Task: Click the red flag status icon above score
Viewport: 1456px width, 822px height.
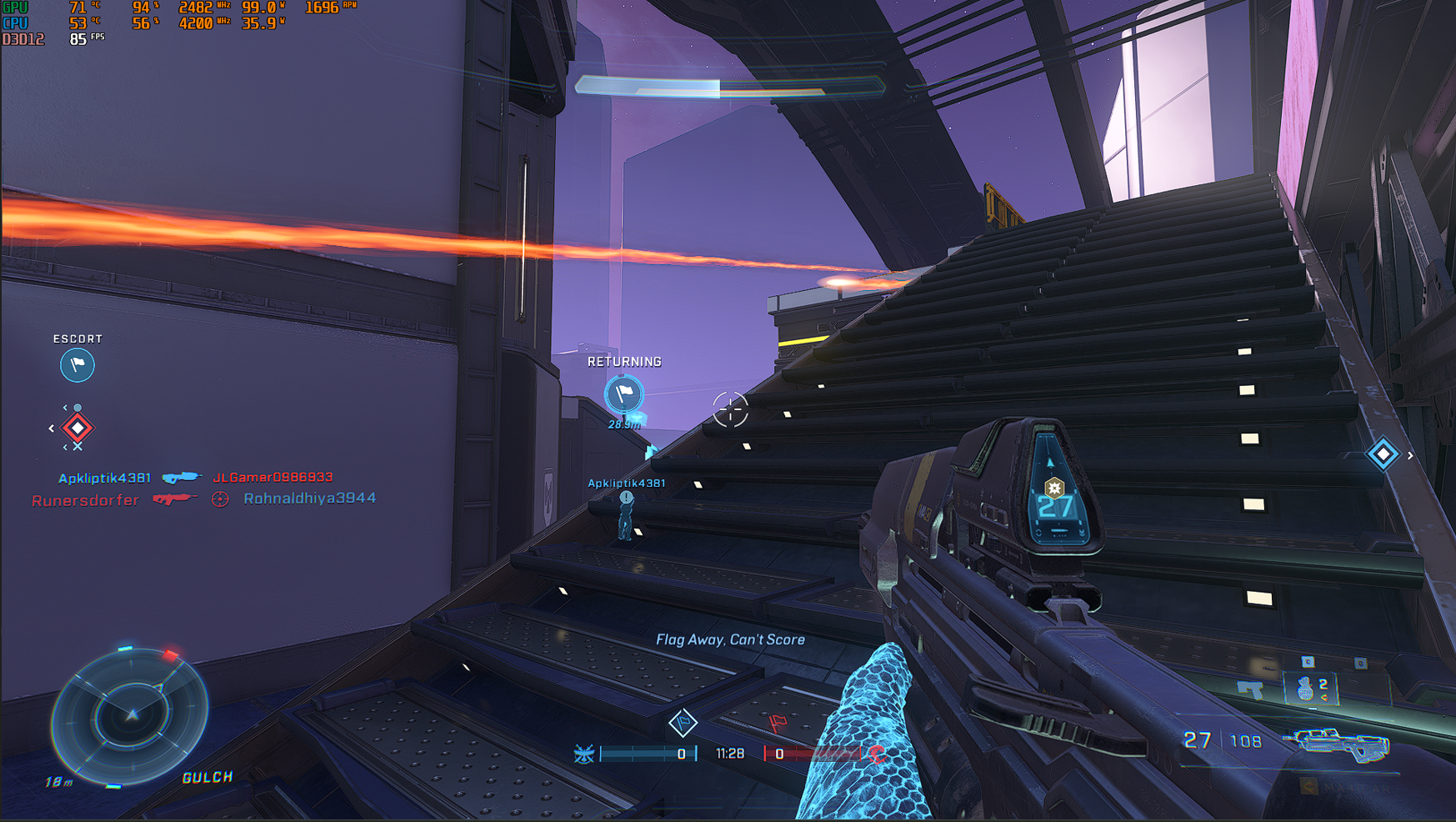Action: click(778, 722)
